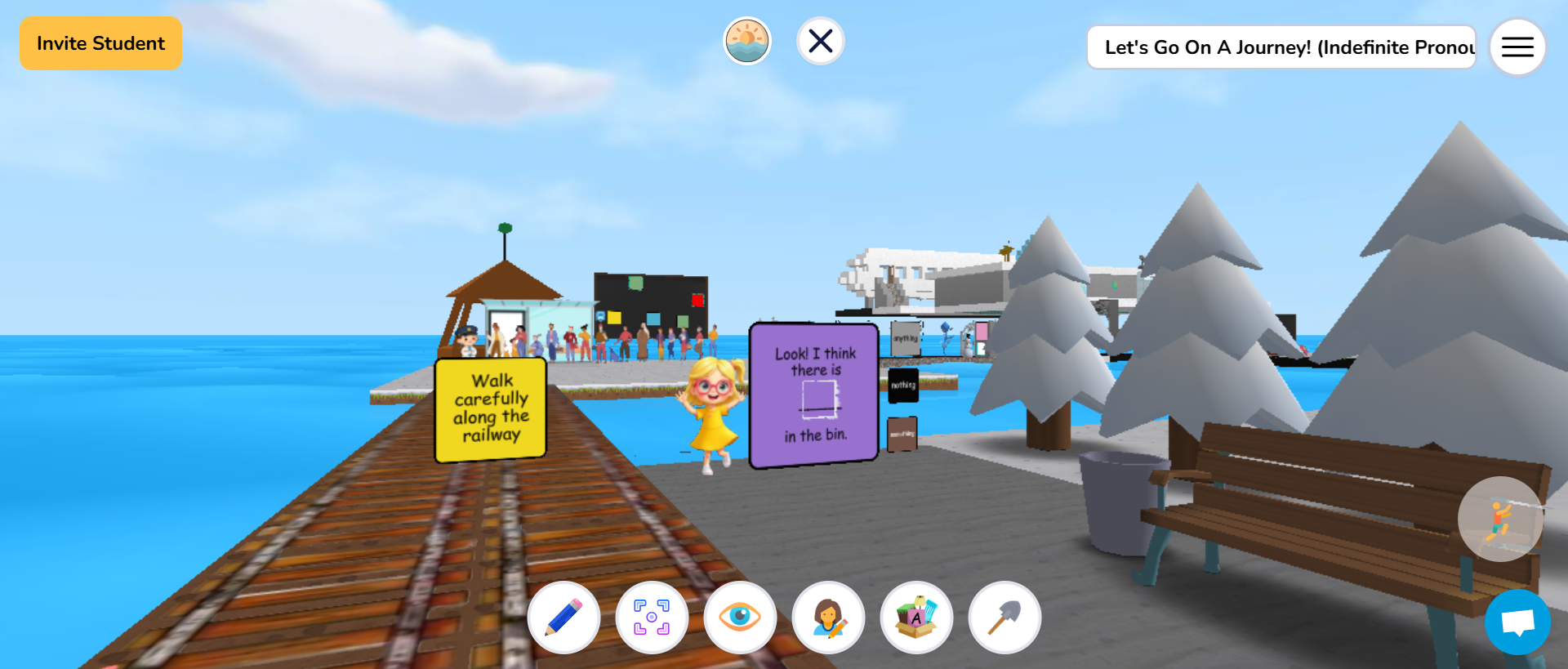The height and width of the screenshot is (669, 1568).
Task: Open the avatar customization tool
Action: click(828, 618)
